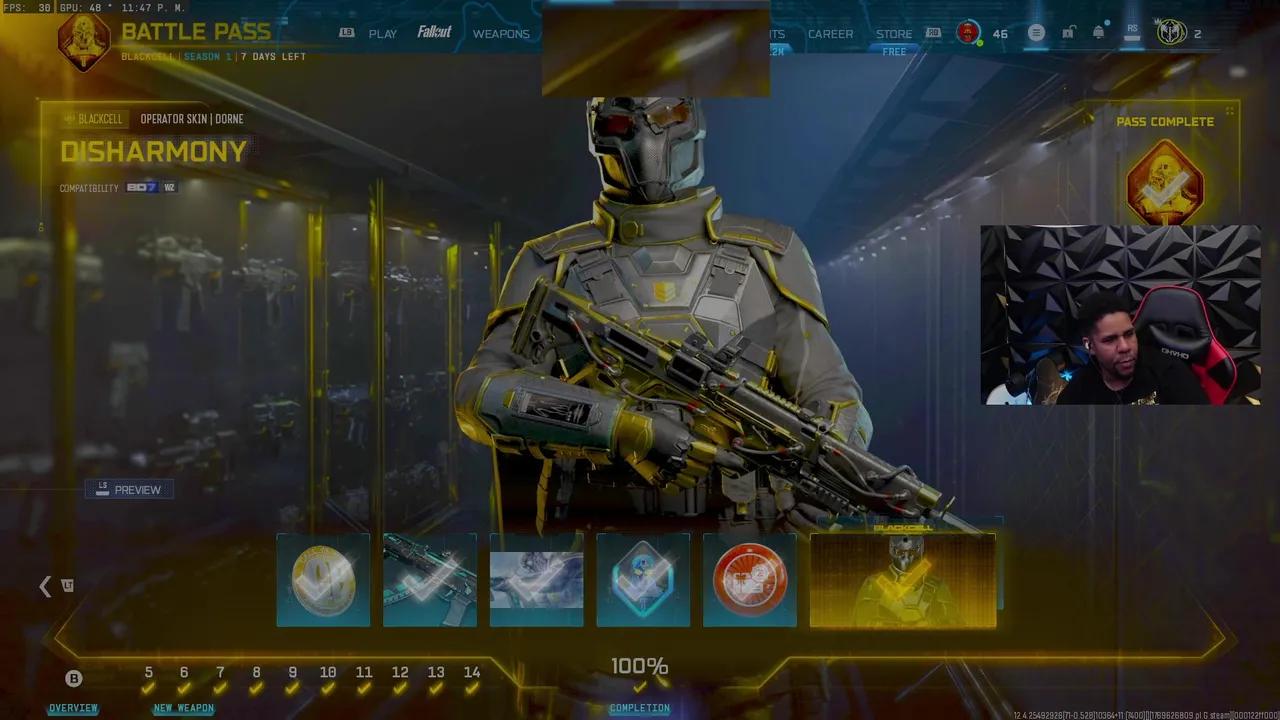The image size is (1280, 720).
Task: Click the messages icon in the top bar
Action: click(x=1036, y=33)
